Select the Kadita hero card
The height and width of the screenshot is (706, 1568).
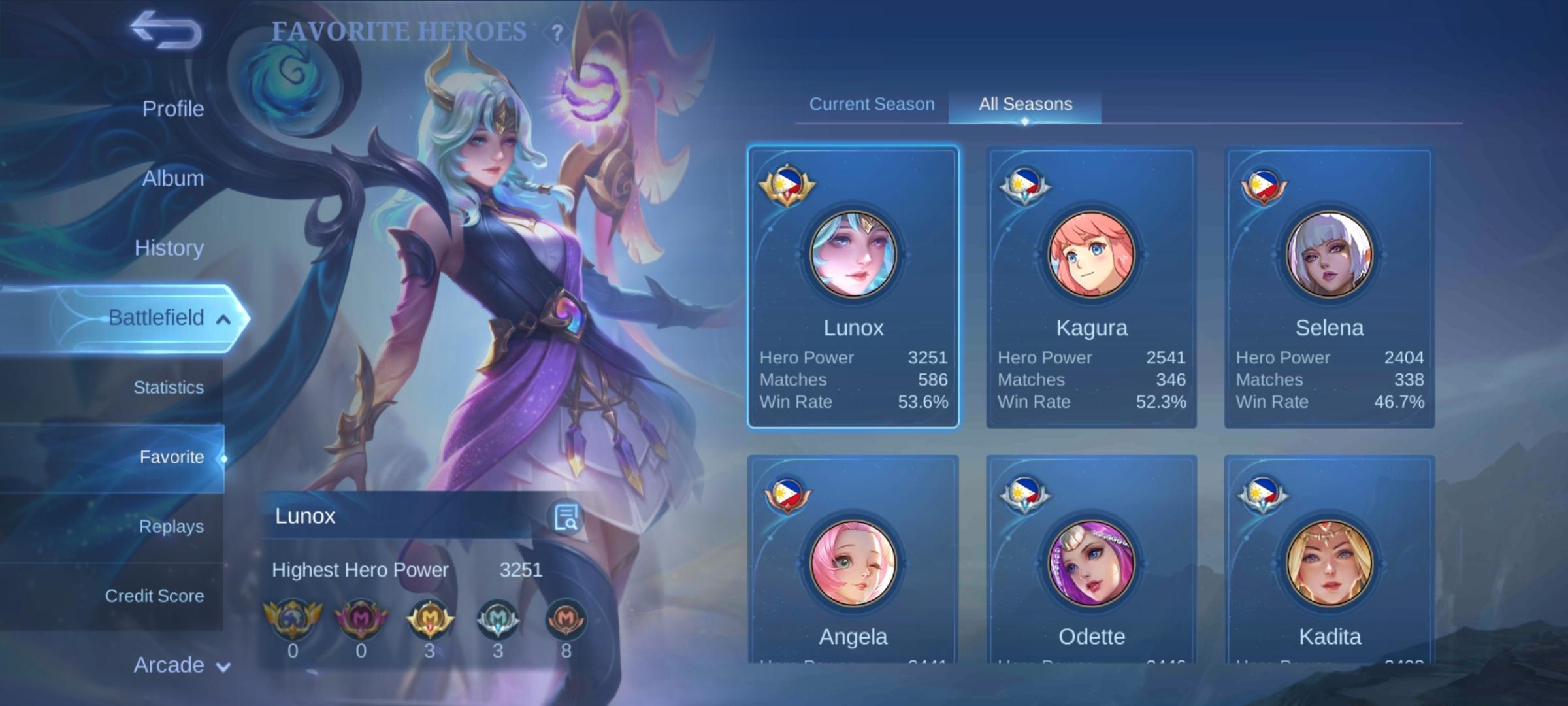coord(1329,562)
